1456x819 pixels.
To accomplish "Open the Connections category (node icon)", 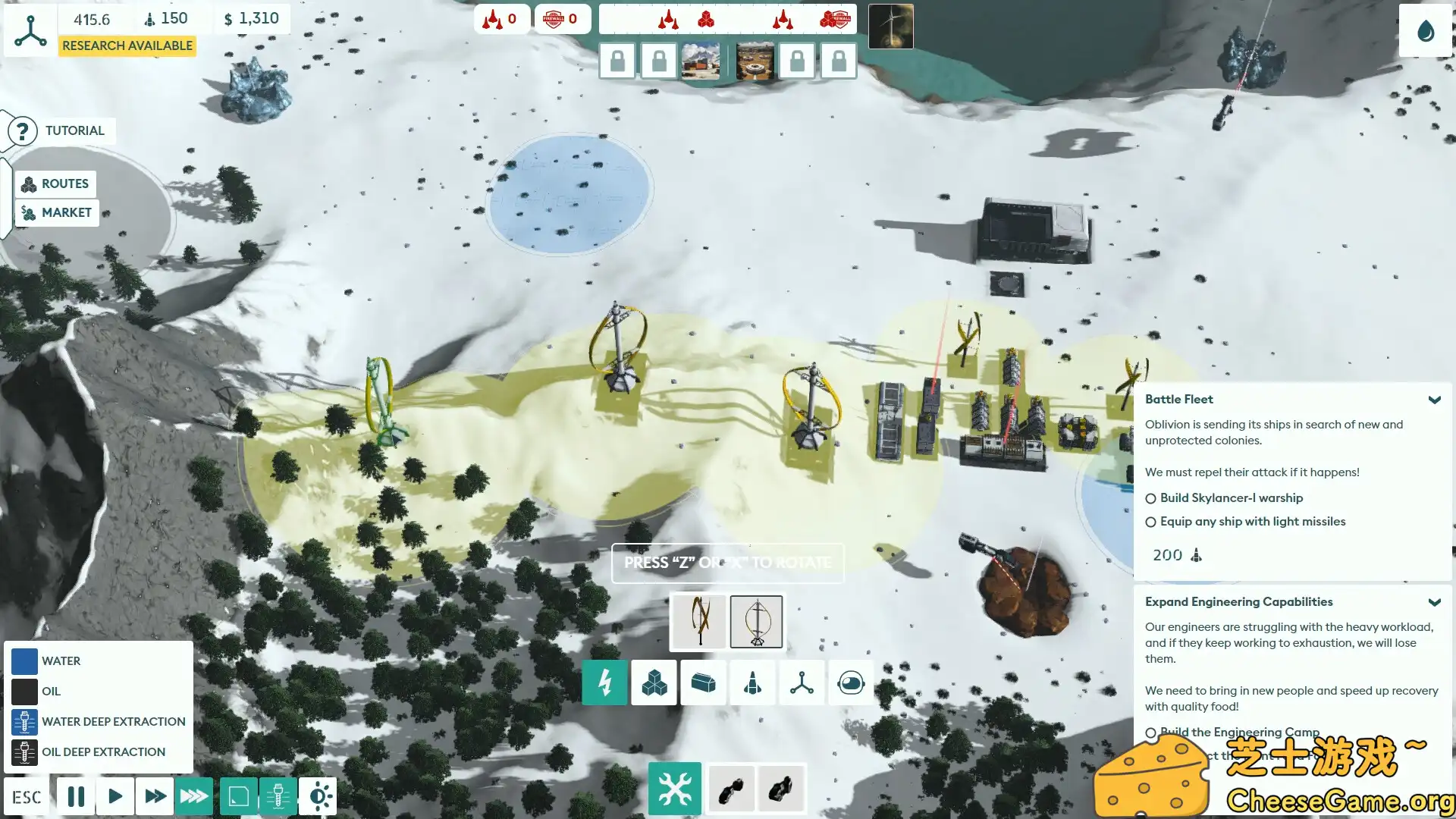I will [802, 682].
